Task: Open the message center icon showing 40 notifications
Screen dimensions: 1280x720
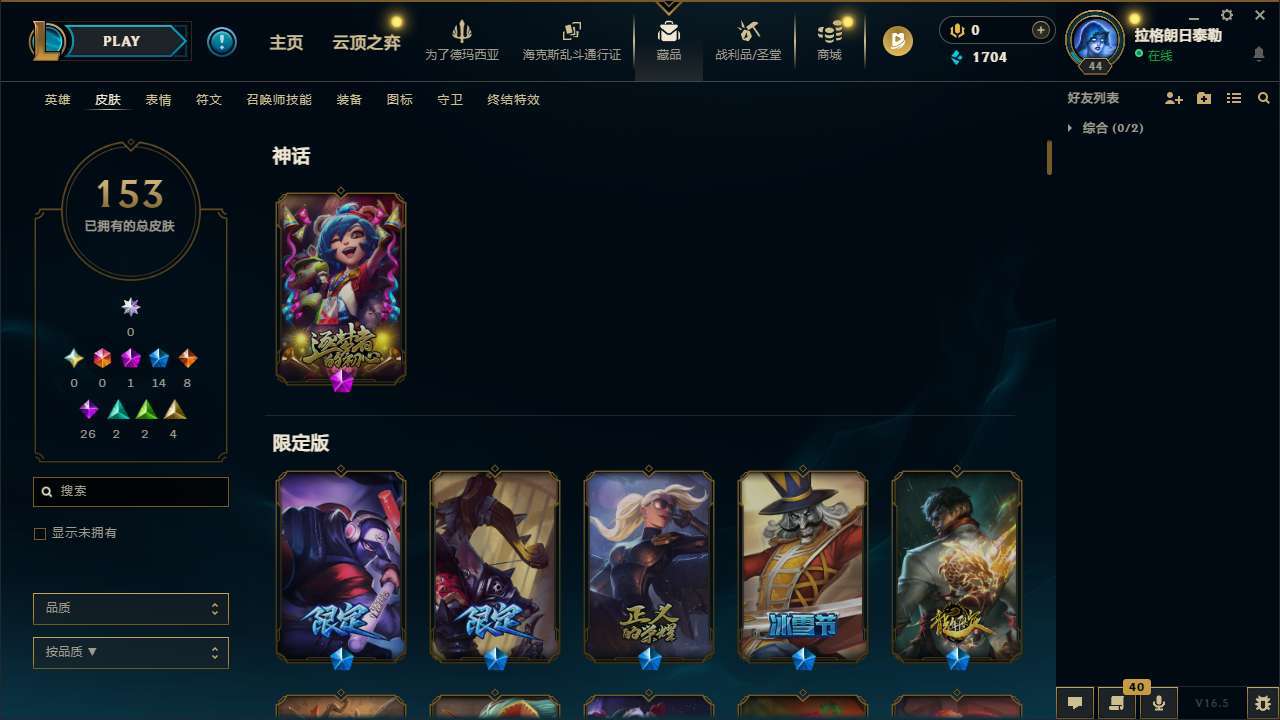Action: coord(1116,702)
